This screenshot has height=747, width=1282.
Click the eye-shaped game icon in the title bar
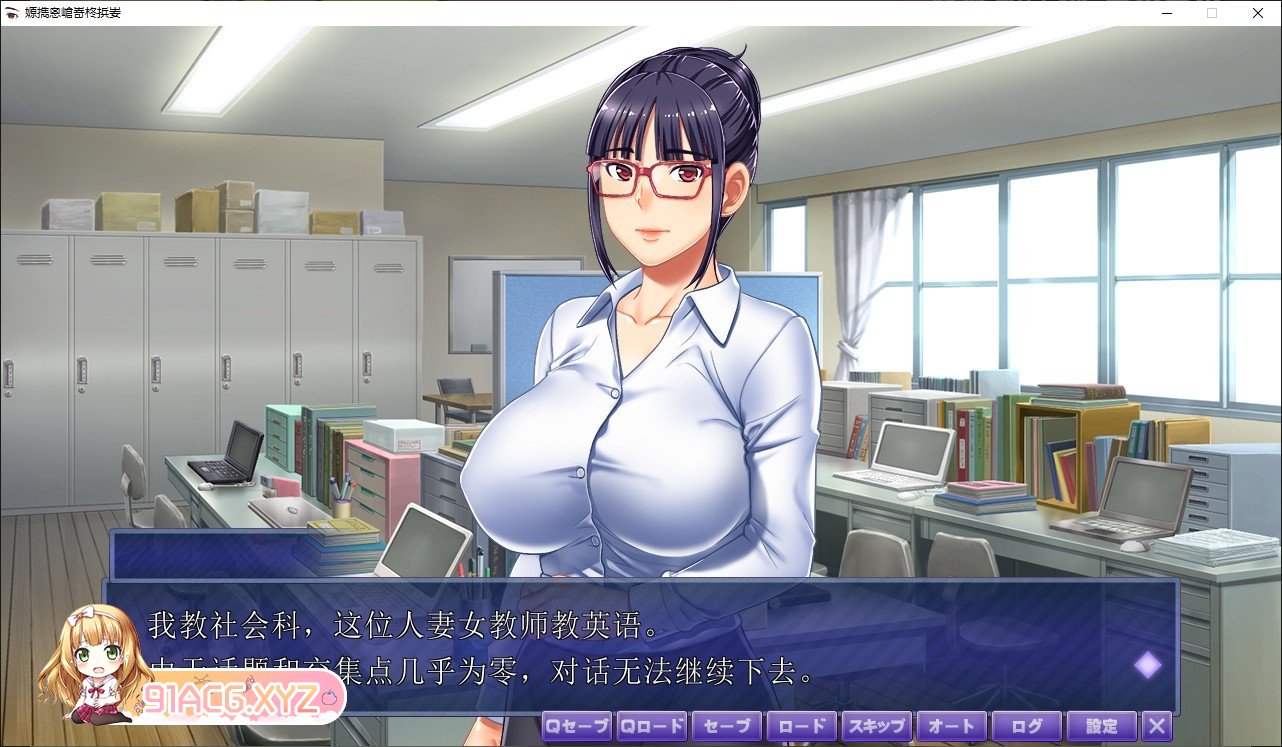[x=11, y=13]
